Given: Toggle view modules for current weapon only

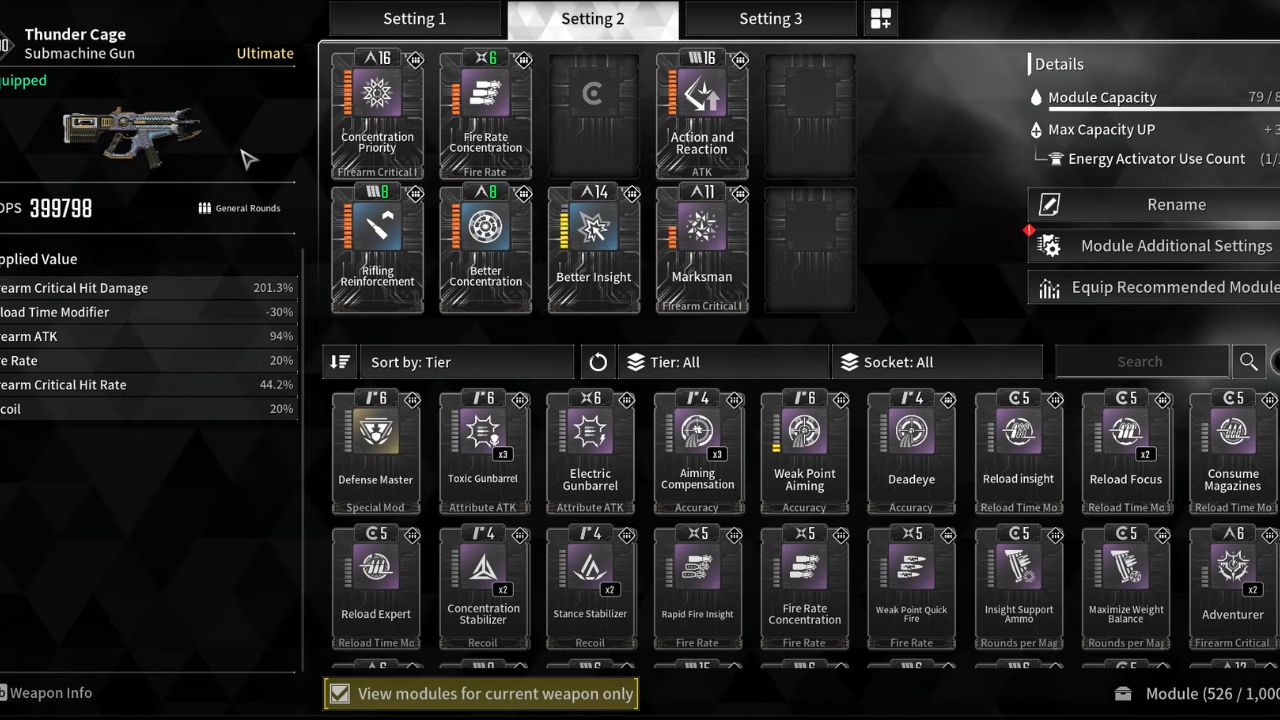Looking at the screenshot, I should click(340, 694).
